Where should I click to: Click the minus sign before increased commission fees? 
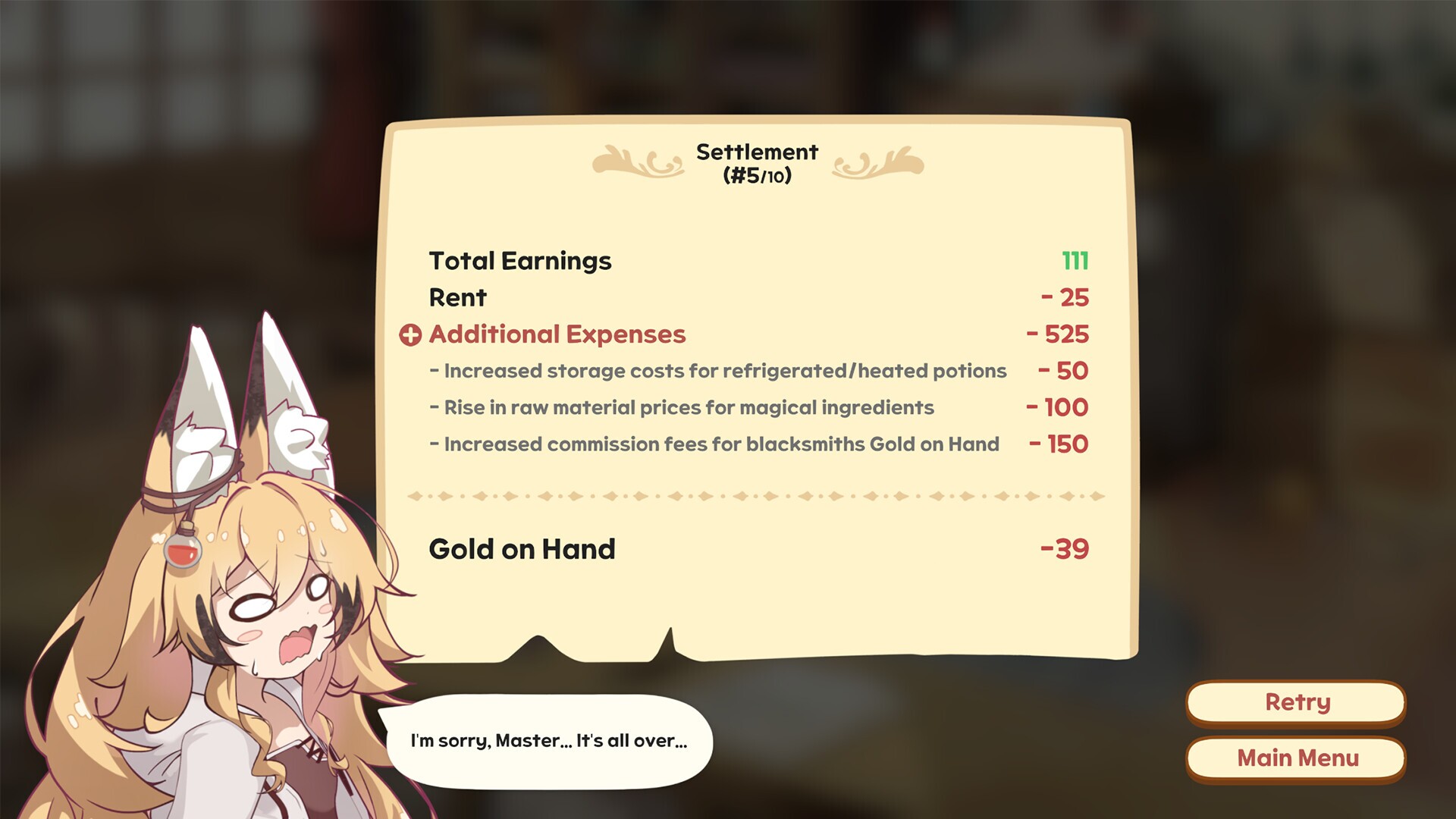(434, 444)
